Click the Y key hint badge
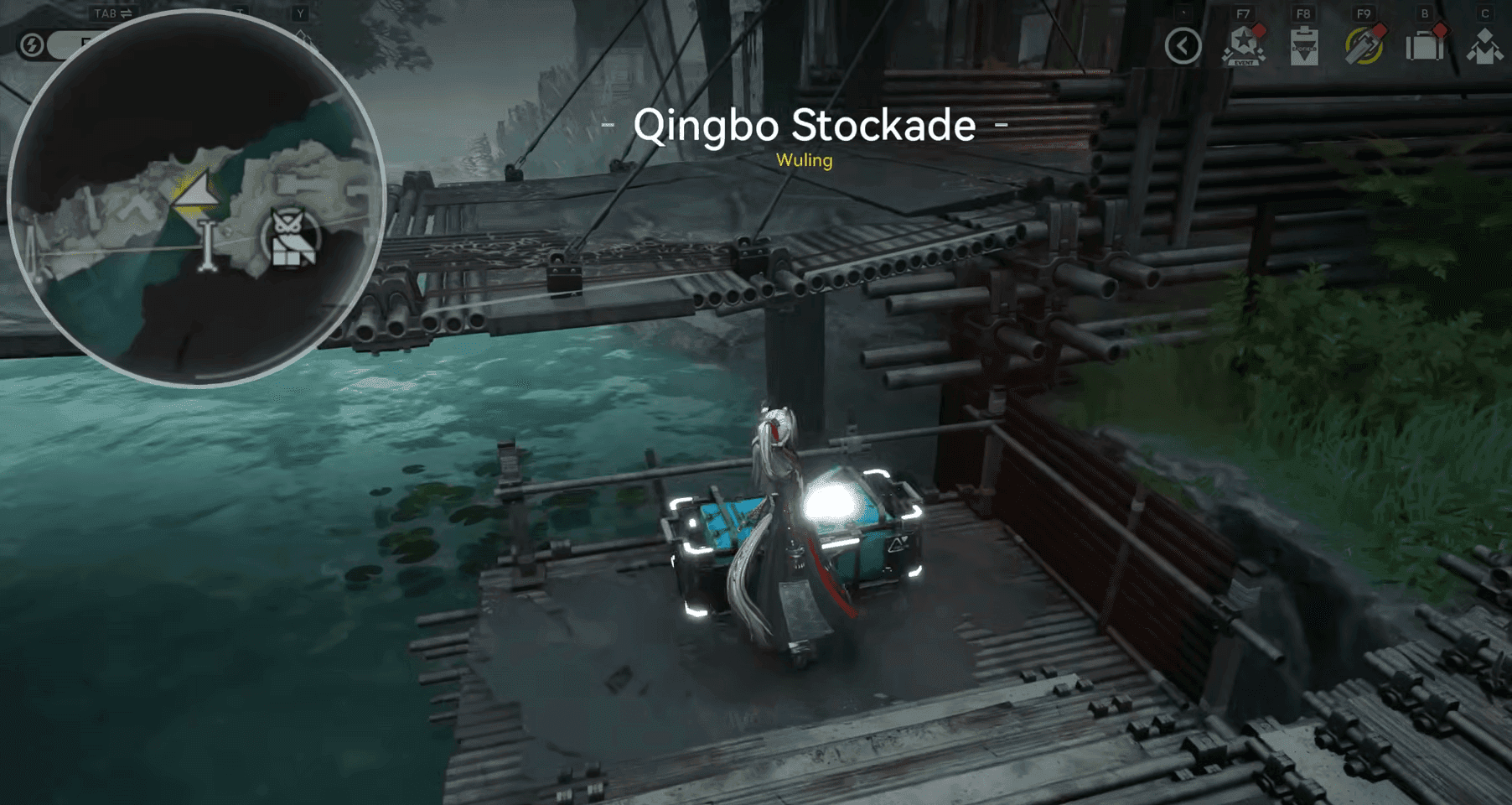Image resolution: width=1512 pixels, height=805 pixels. (x=300, y=13)
